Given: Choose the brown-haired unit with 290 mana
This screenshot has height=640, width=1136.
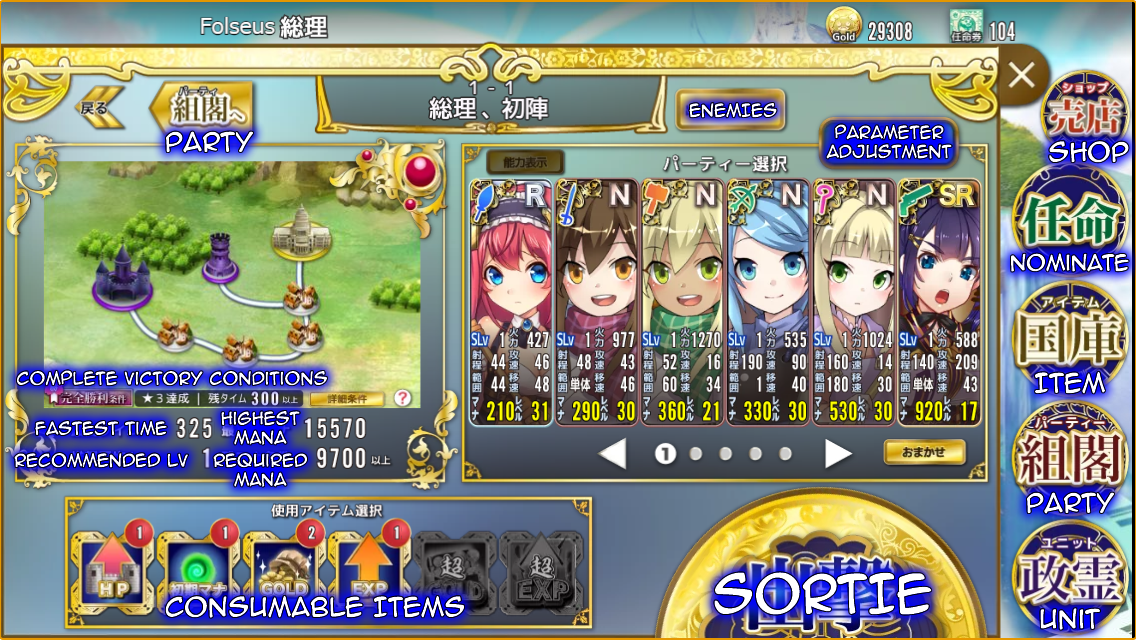Looking at the screenshot, I should coord(596,302).
